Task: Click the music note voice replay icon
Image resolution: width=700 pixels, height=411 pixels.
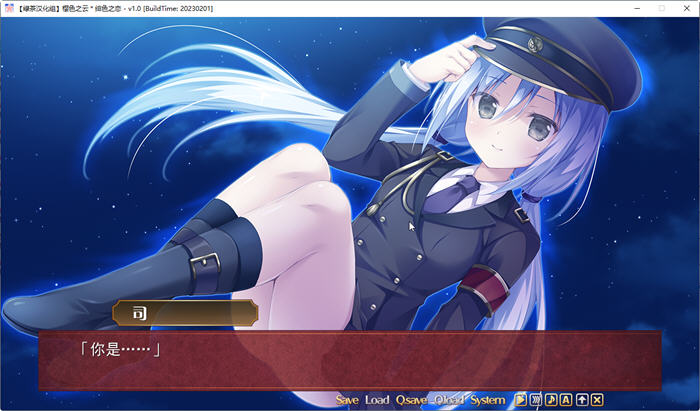Action: point(551,400)
